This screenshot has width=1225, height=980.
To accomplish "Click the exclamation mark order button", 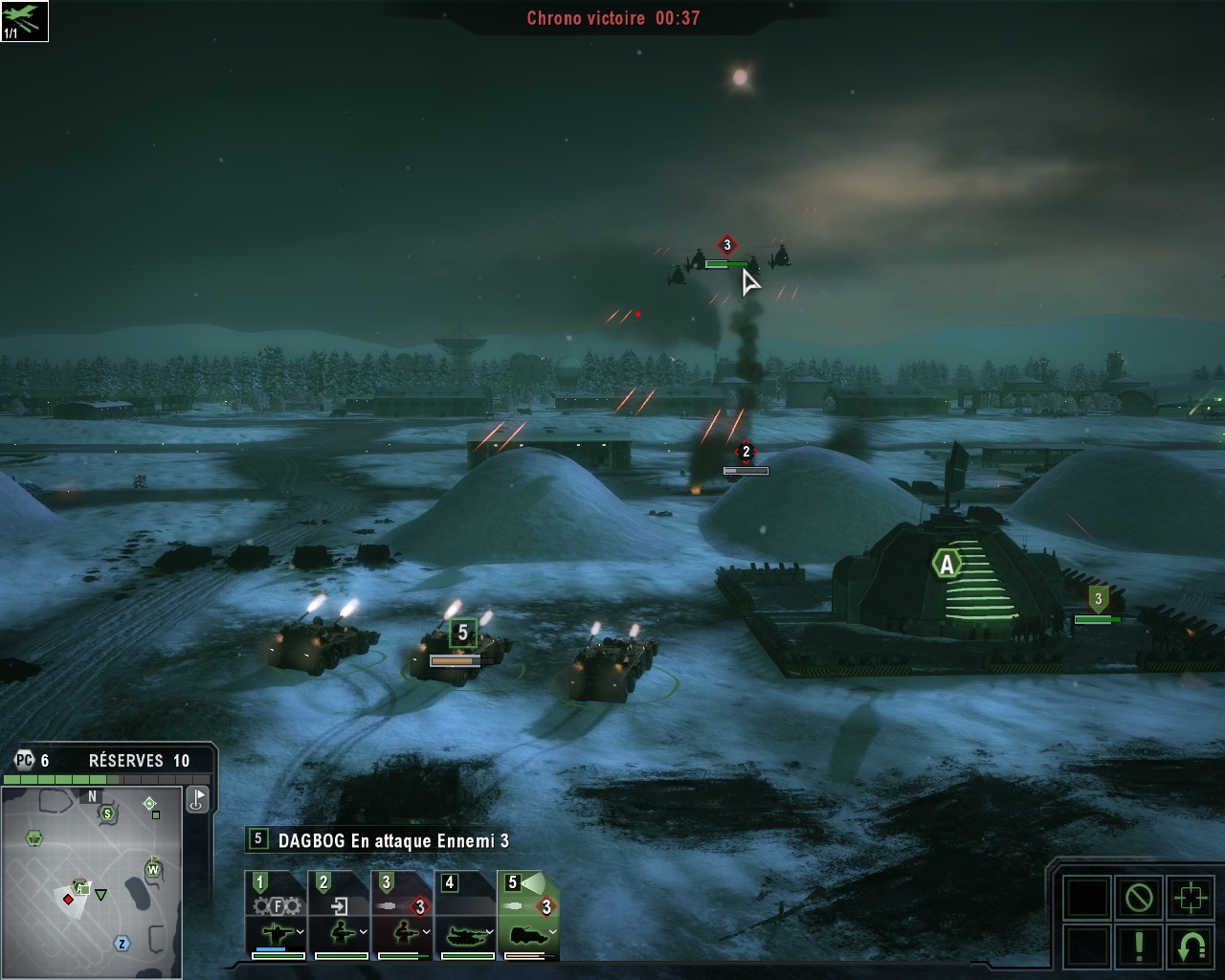I will (1139, 946).
